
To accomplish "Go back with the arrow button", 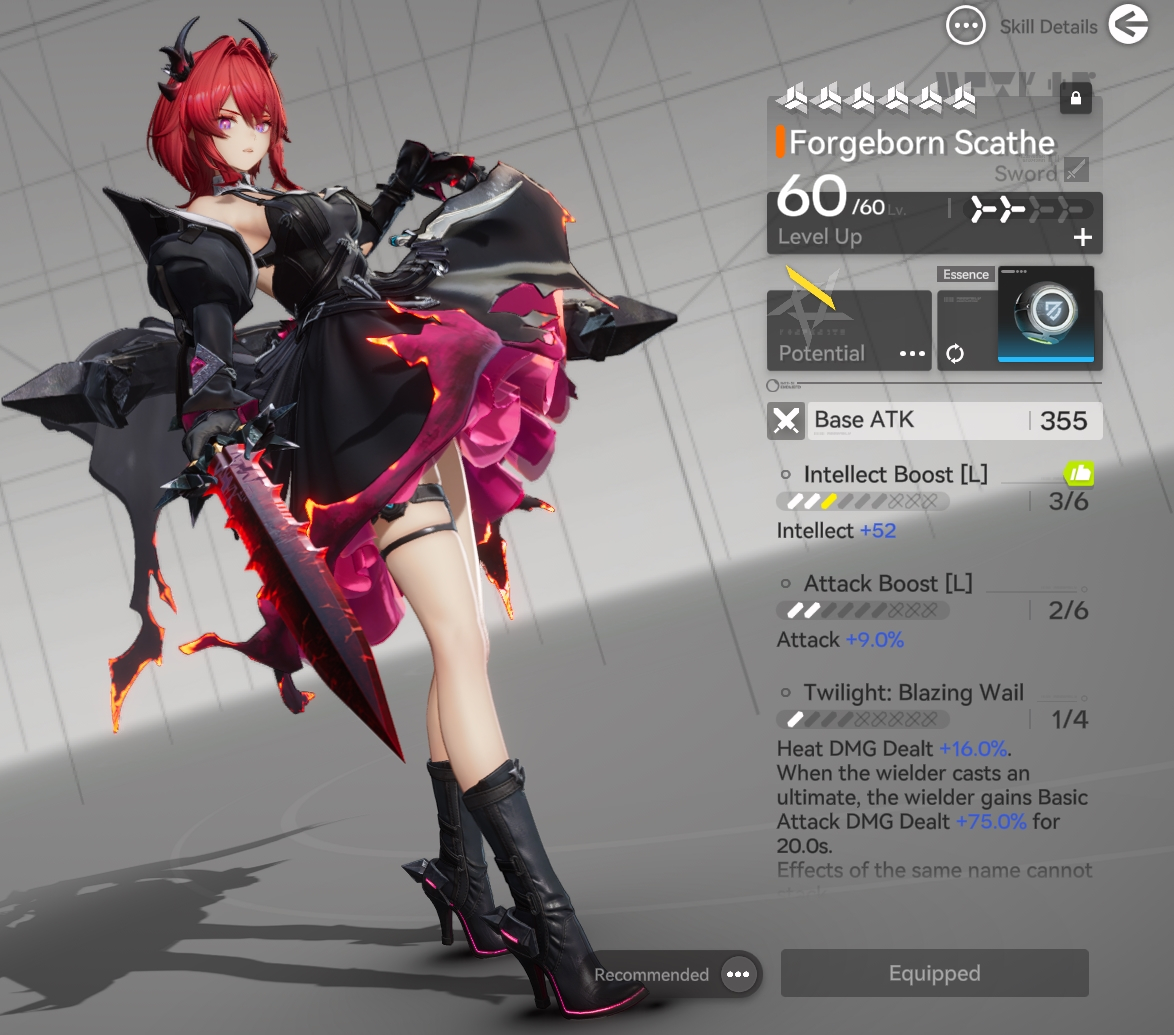I will tap(1128, 26).
